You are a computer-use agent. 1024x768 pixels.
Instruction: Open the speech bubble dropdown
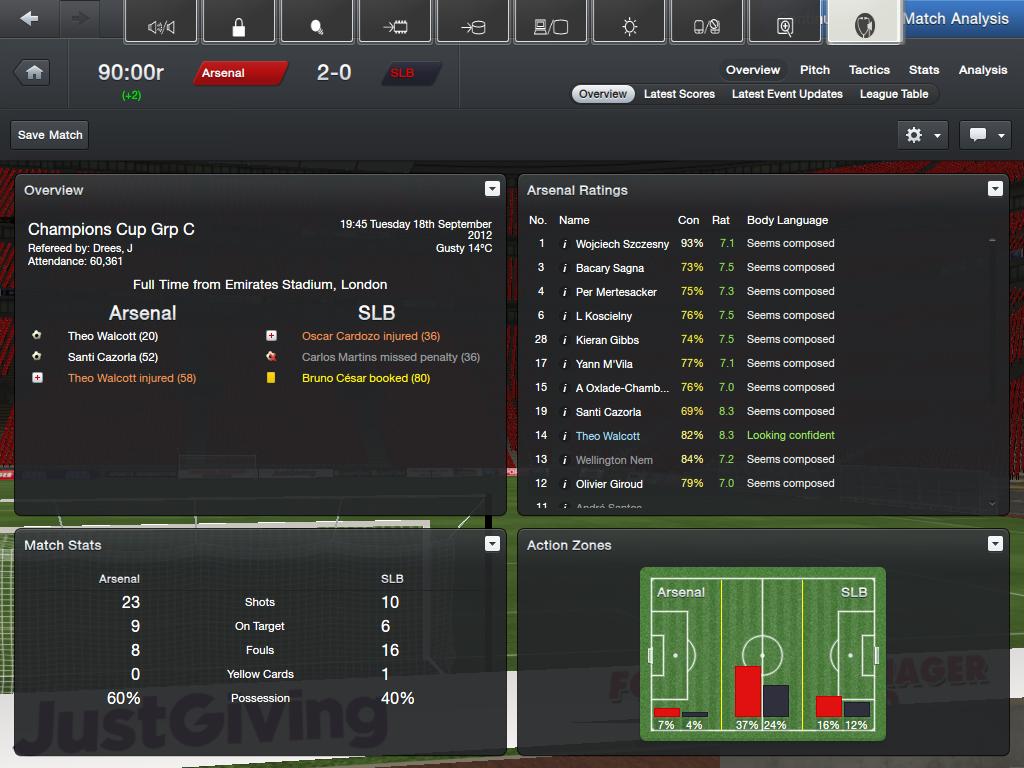985,135
